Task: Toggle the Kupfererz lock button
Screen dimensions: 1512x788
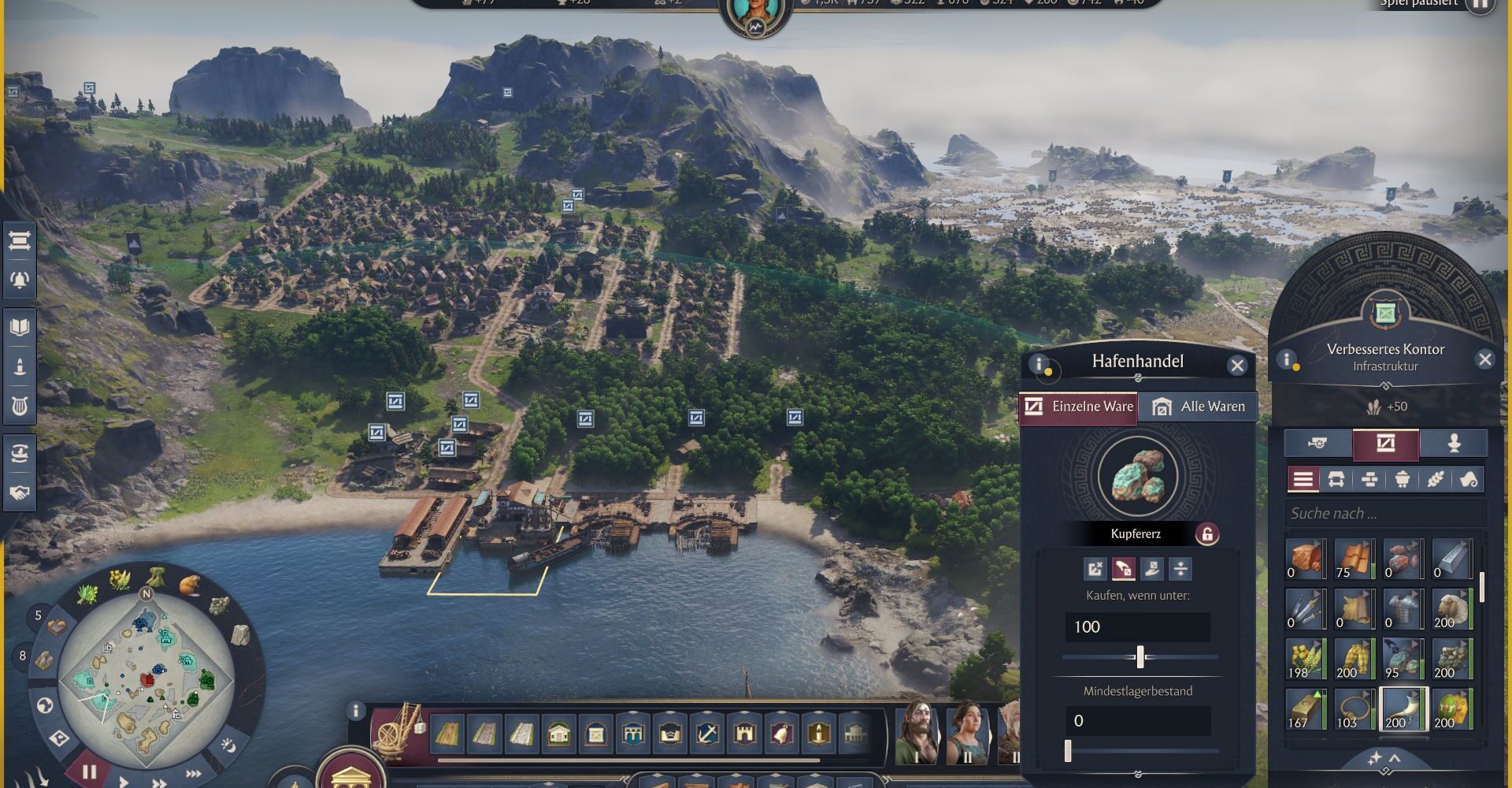Action: click(x=1206, y=534)
